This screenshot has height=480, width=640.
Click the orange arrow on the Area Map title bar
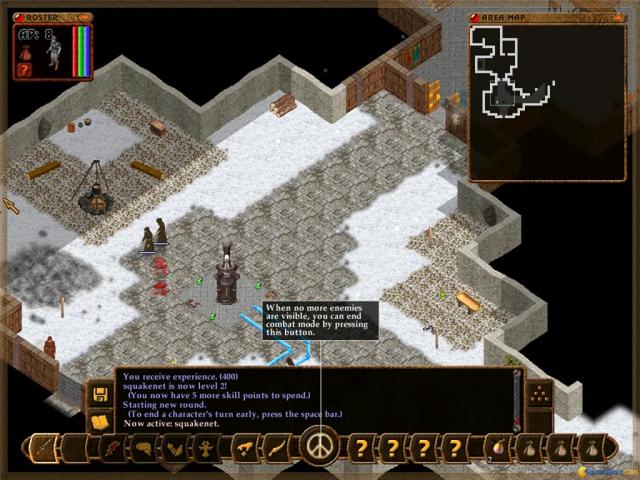[x=619, y=17]
